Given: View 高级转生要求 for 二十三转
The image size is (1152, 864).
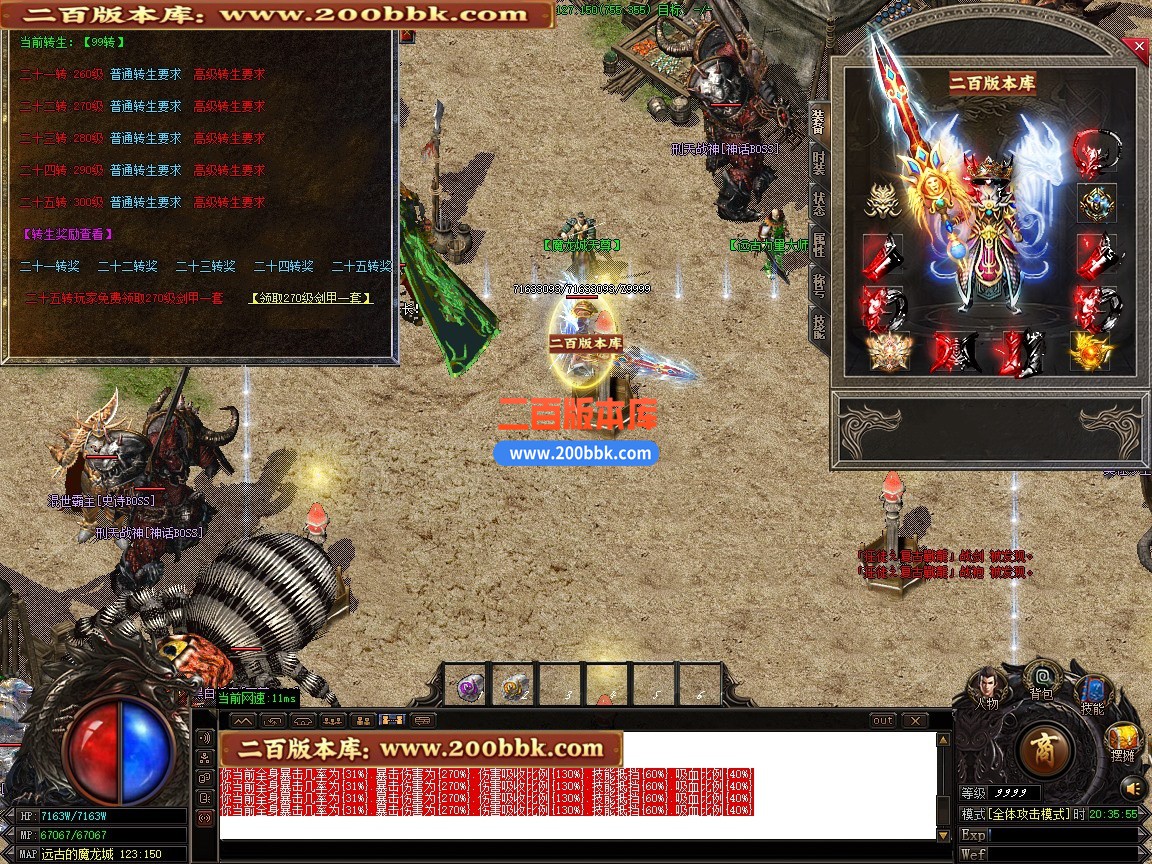Looking at the screenshot, I should point(230,138).
